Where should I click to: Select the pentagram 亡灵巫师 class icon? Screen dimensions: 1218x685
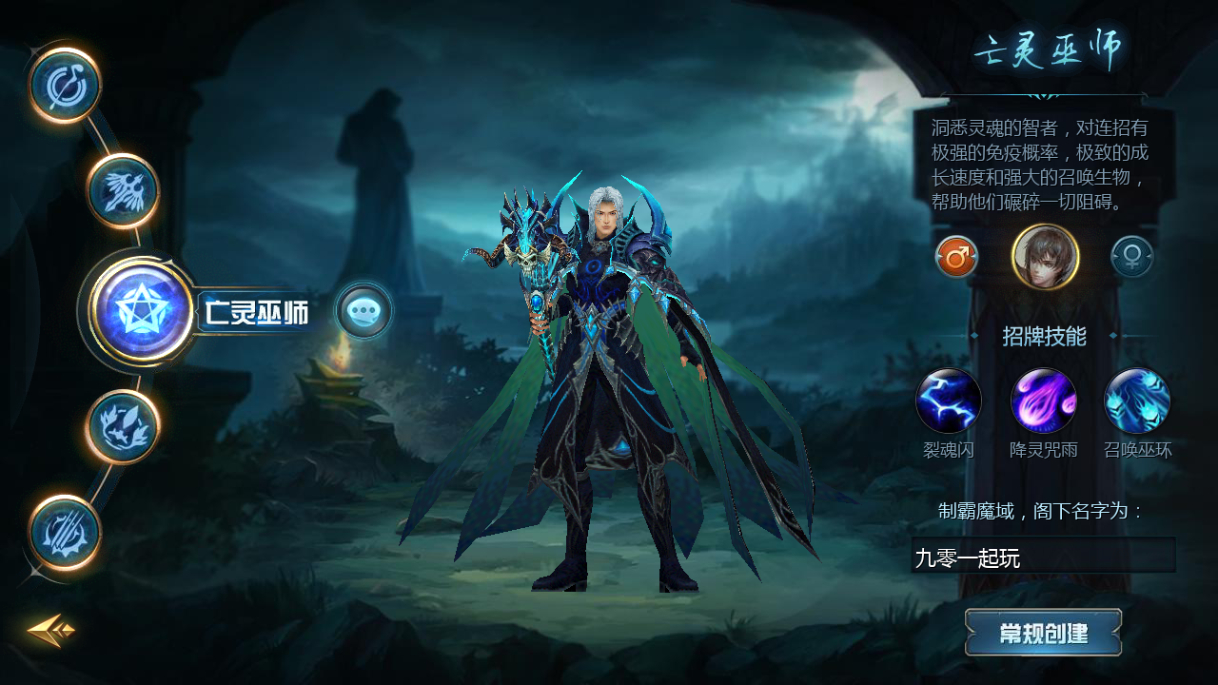139,313
